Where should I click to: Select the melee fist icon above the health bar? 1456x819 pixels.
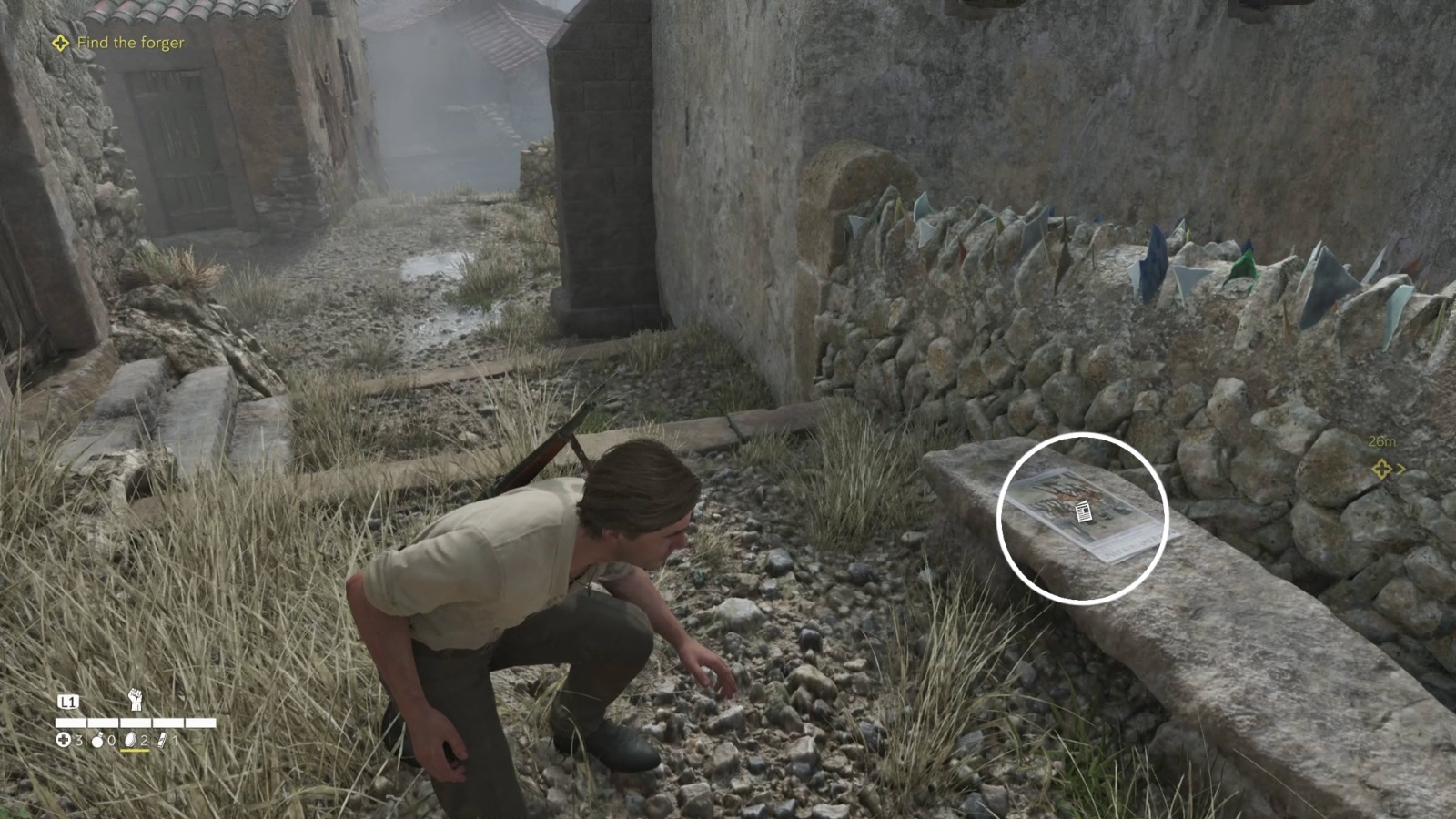click(136, 699)
